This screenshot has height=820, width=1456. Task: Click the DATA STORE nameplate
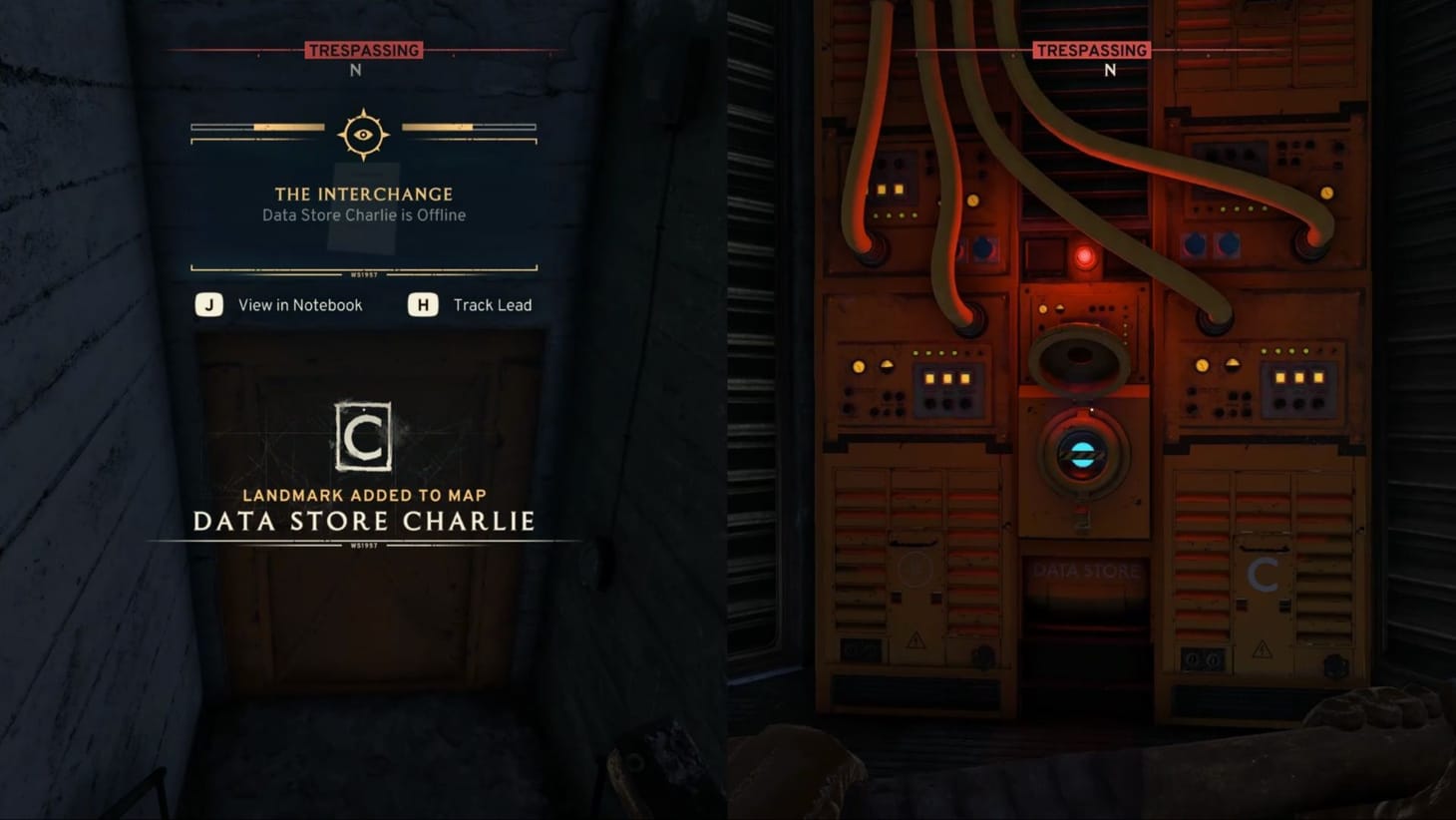1085,572
